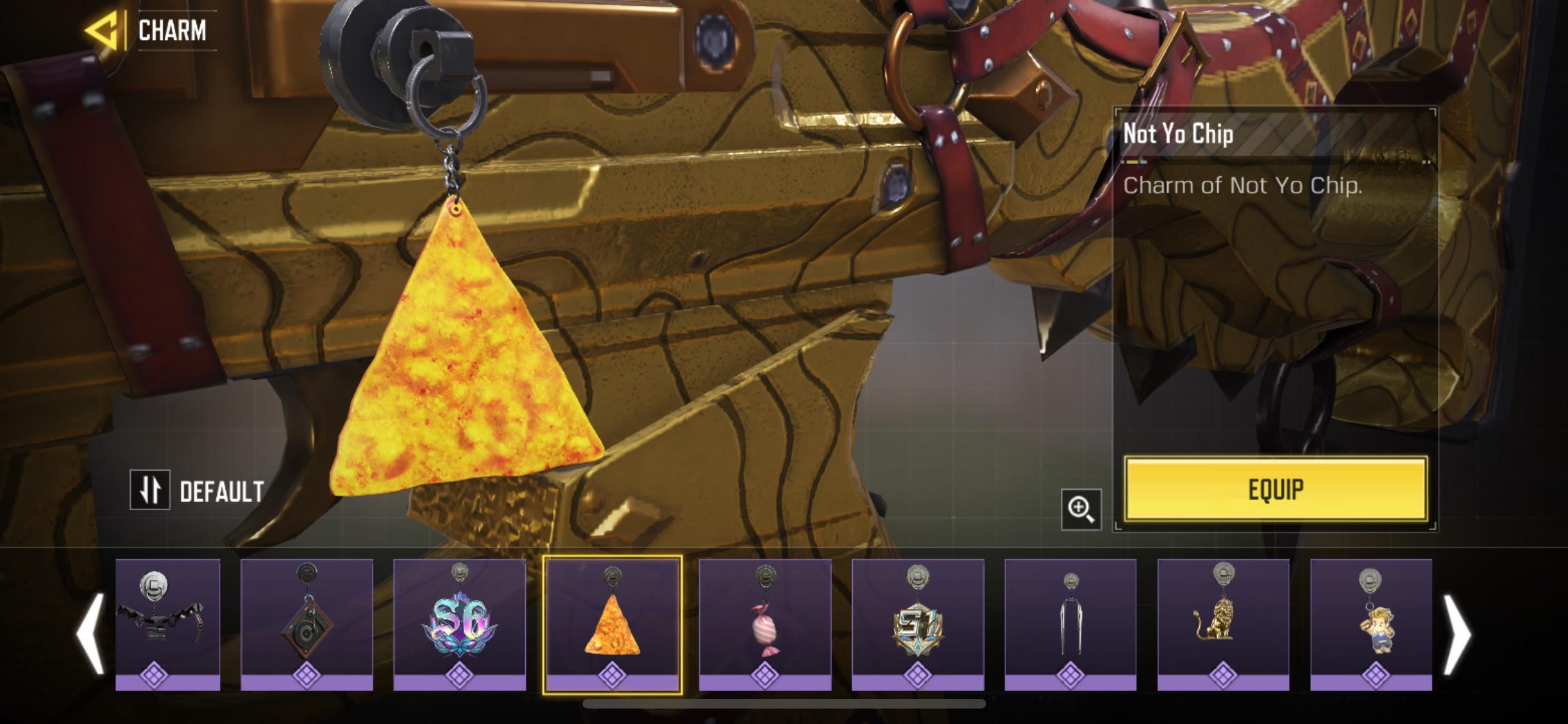Open the magnifier zoom preview

tap(1081, 509)
